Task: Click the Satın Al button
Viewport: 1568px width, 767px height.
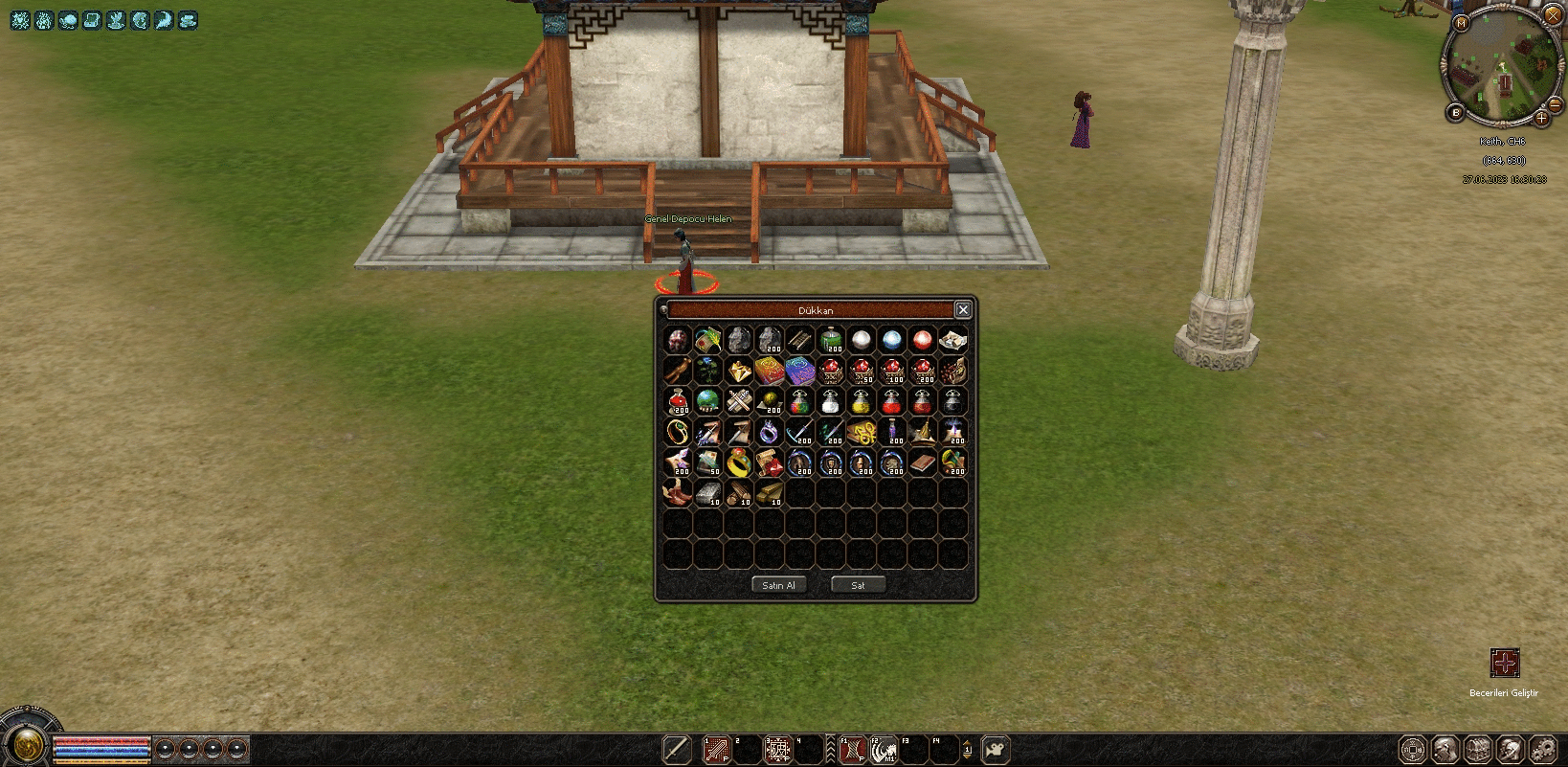Action: point(778,585)
